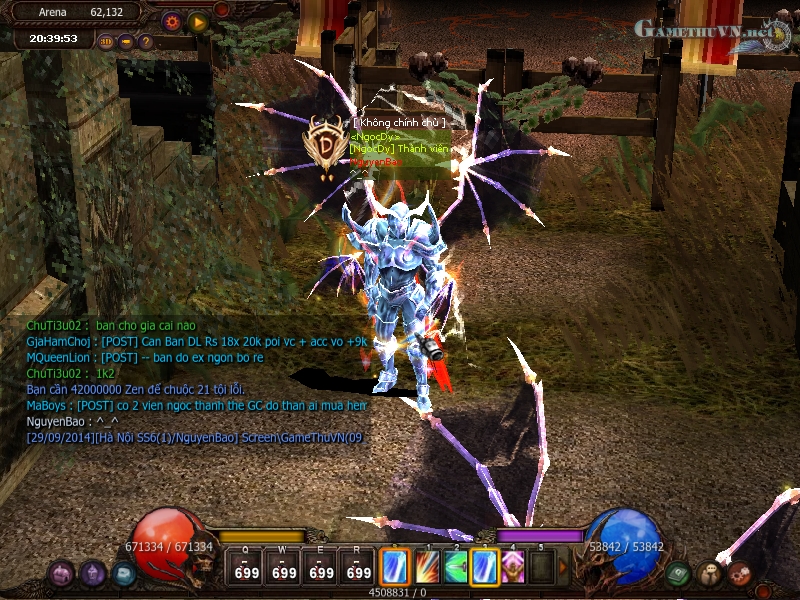Click the orange play arrow button
This screenshot has width=800, height=600.
pos(197,21)
